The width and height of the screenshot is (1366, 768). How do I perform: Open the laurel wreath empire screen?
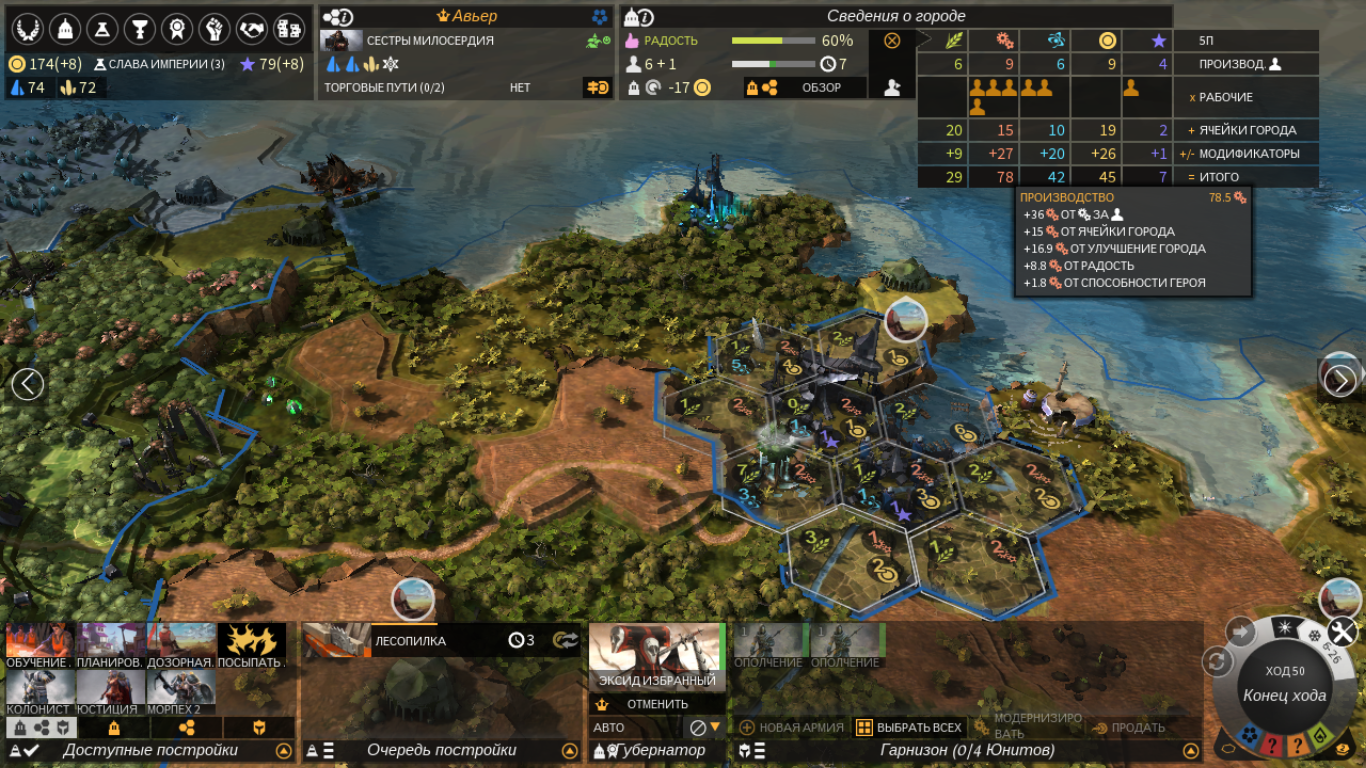(x=26, y=29)
